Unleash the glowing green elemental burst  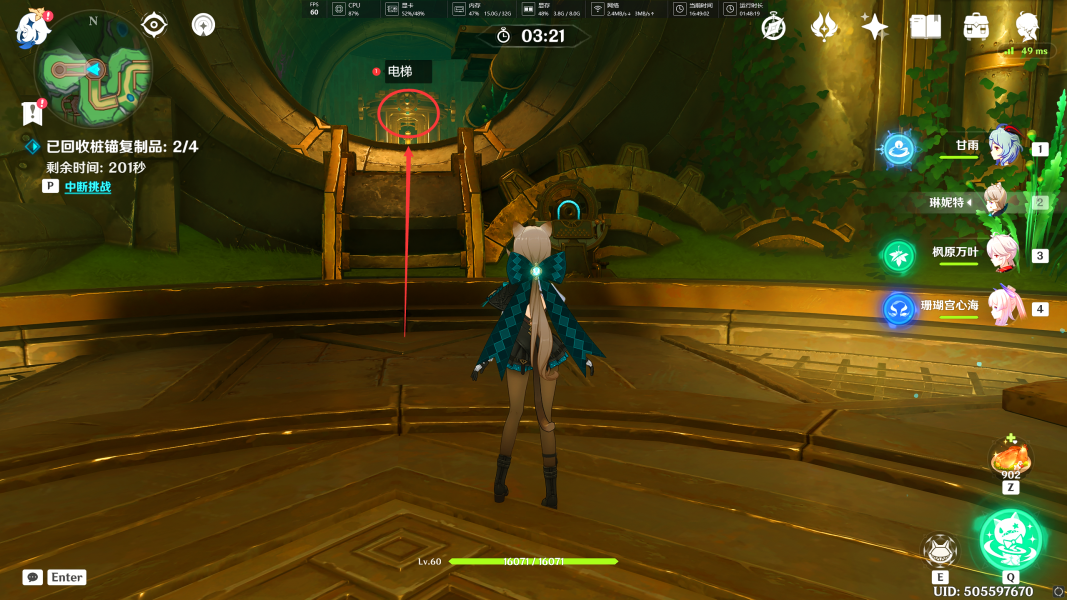click(1011, 539)
